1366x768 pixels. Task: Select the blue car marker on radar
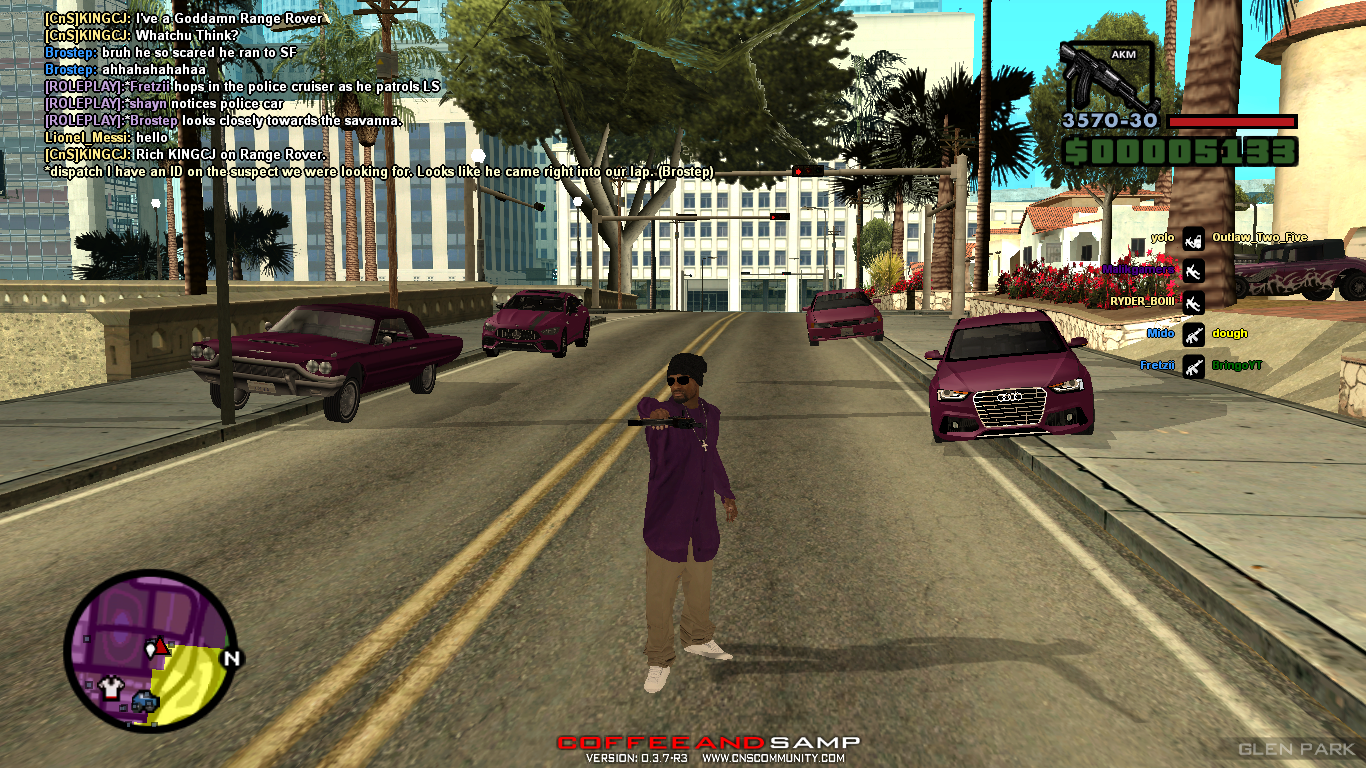(x=143, y=701)
